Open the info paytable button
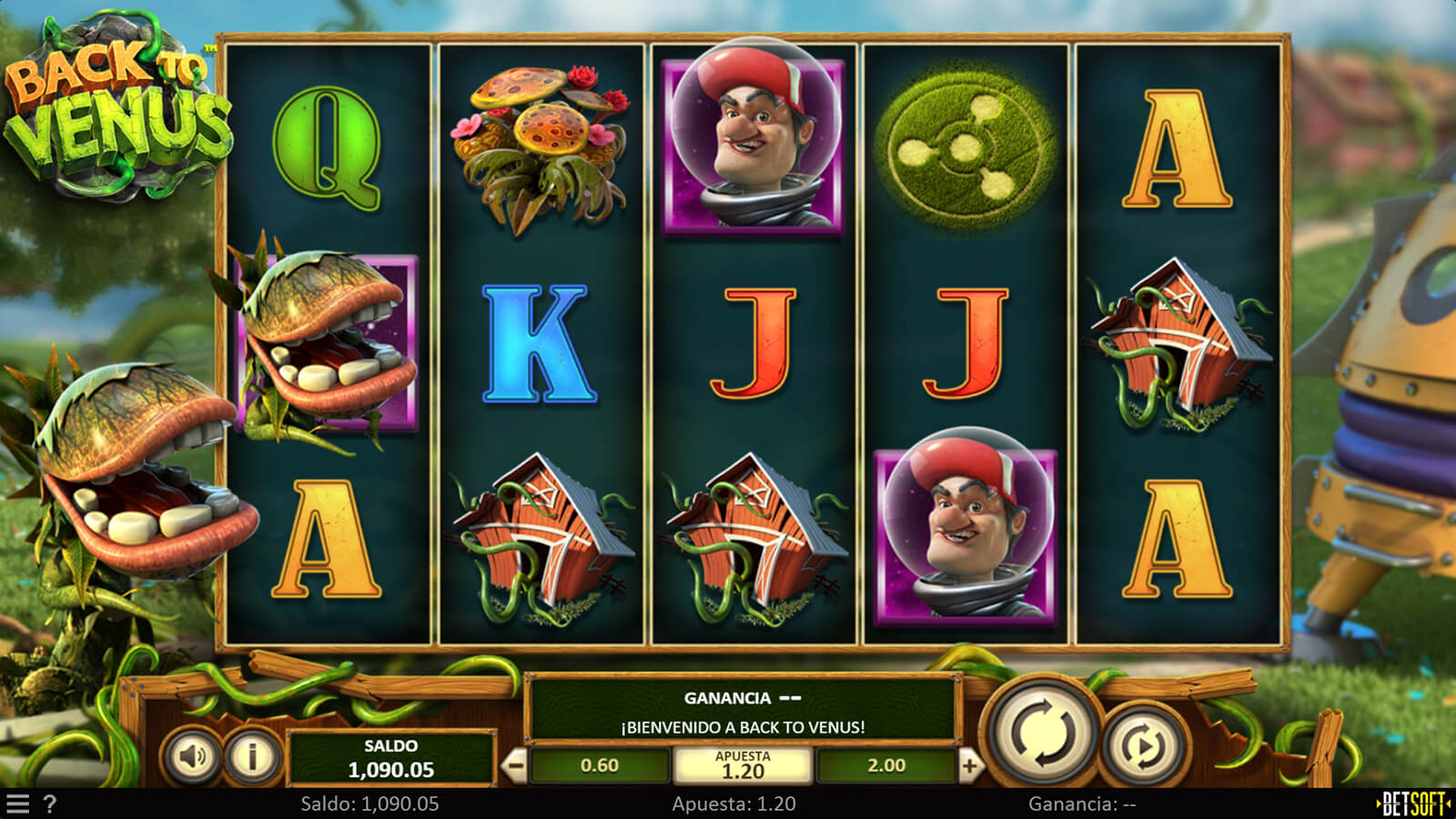The image size is (1456, 819). [x=252, y=755]
